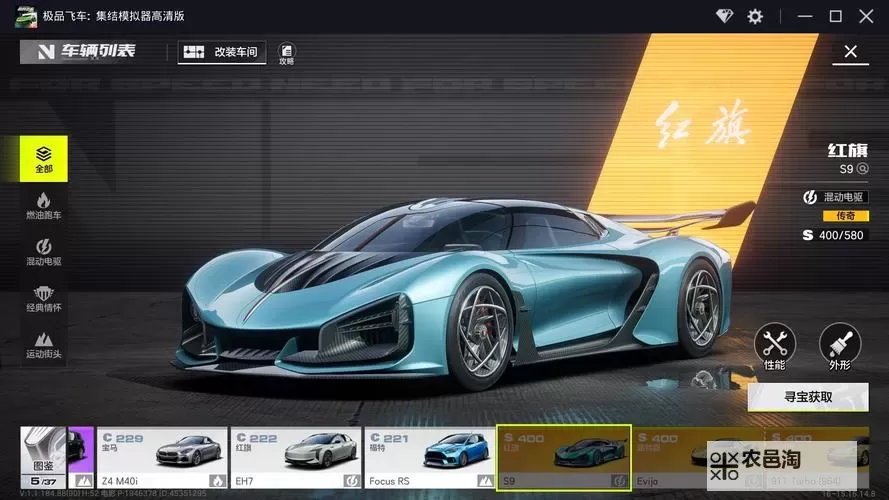Open the 外形 appearance customization
The width and height of the screenshot is (889, 500).
point(839,347)
